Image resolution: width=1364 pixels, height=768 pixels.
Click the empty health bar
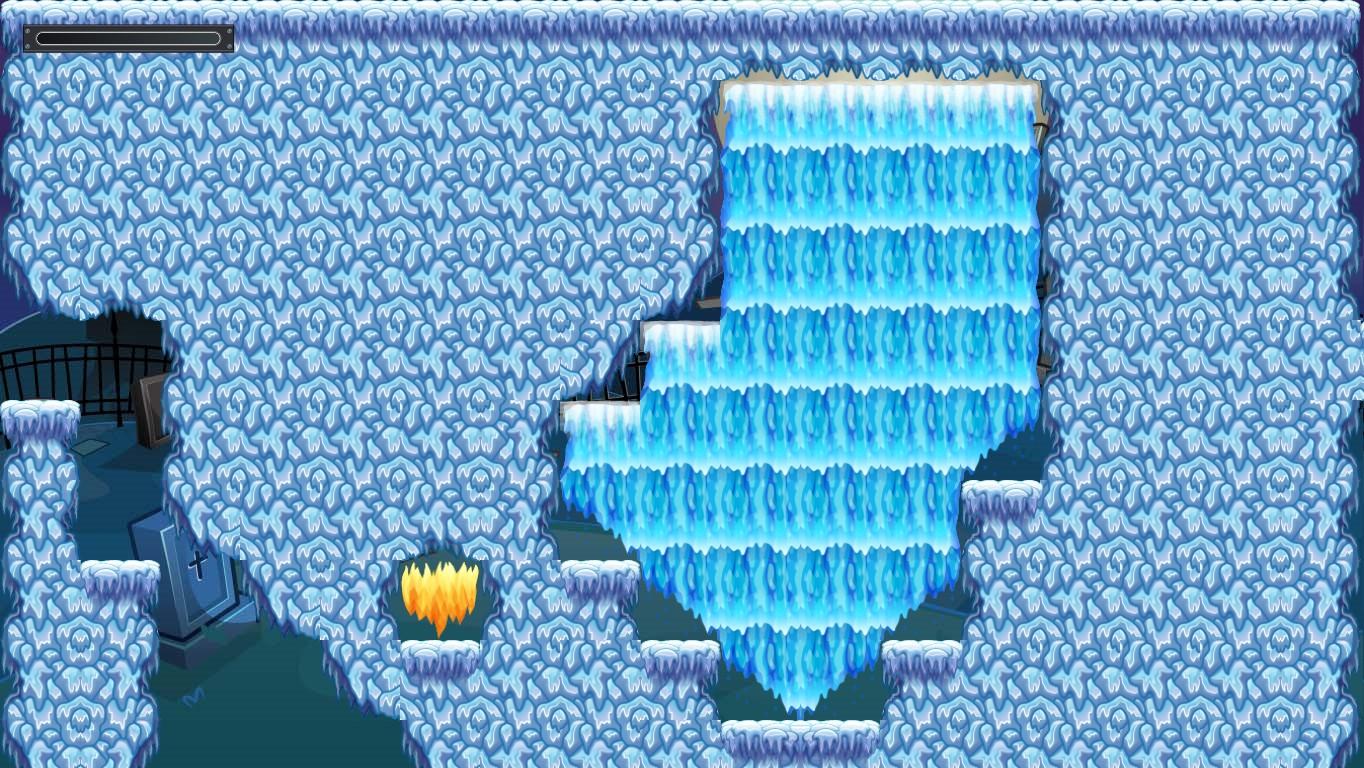point(128,40)
